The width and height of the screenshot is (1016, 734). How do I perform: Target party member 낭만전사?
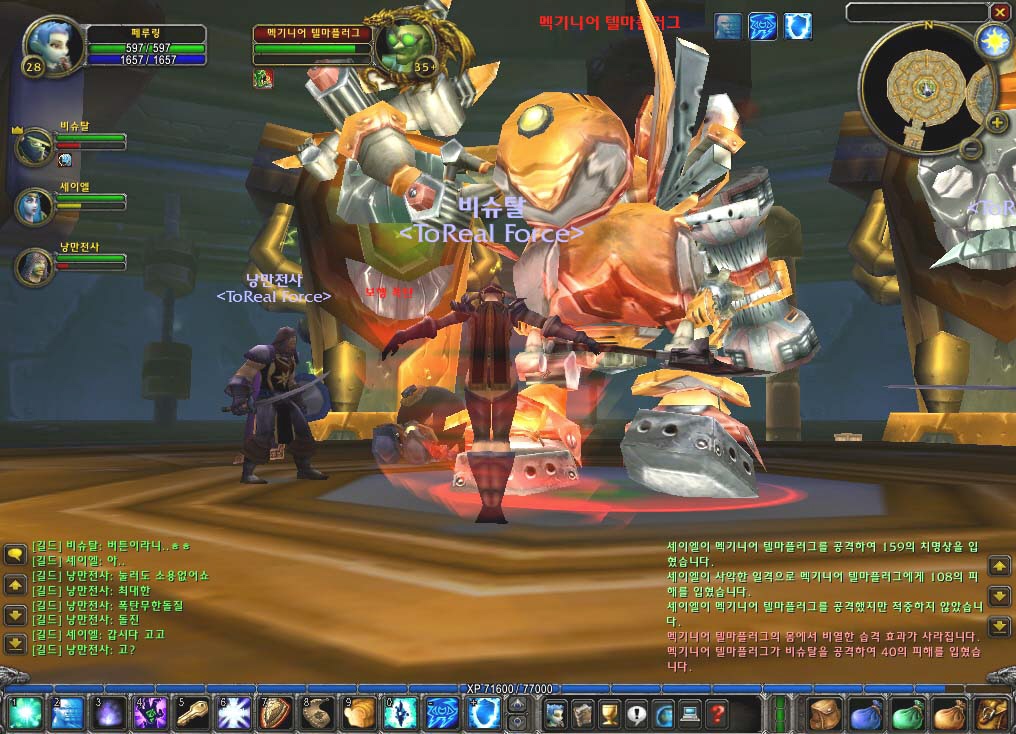36,266
